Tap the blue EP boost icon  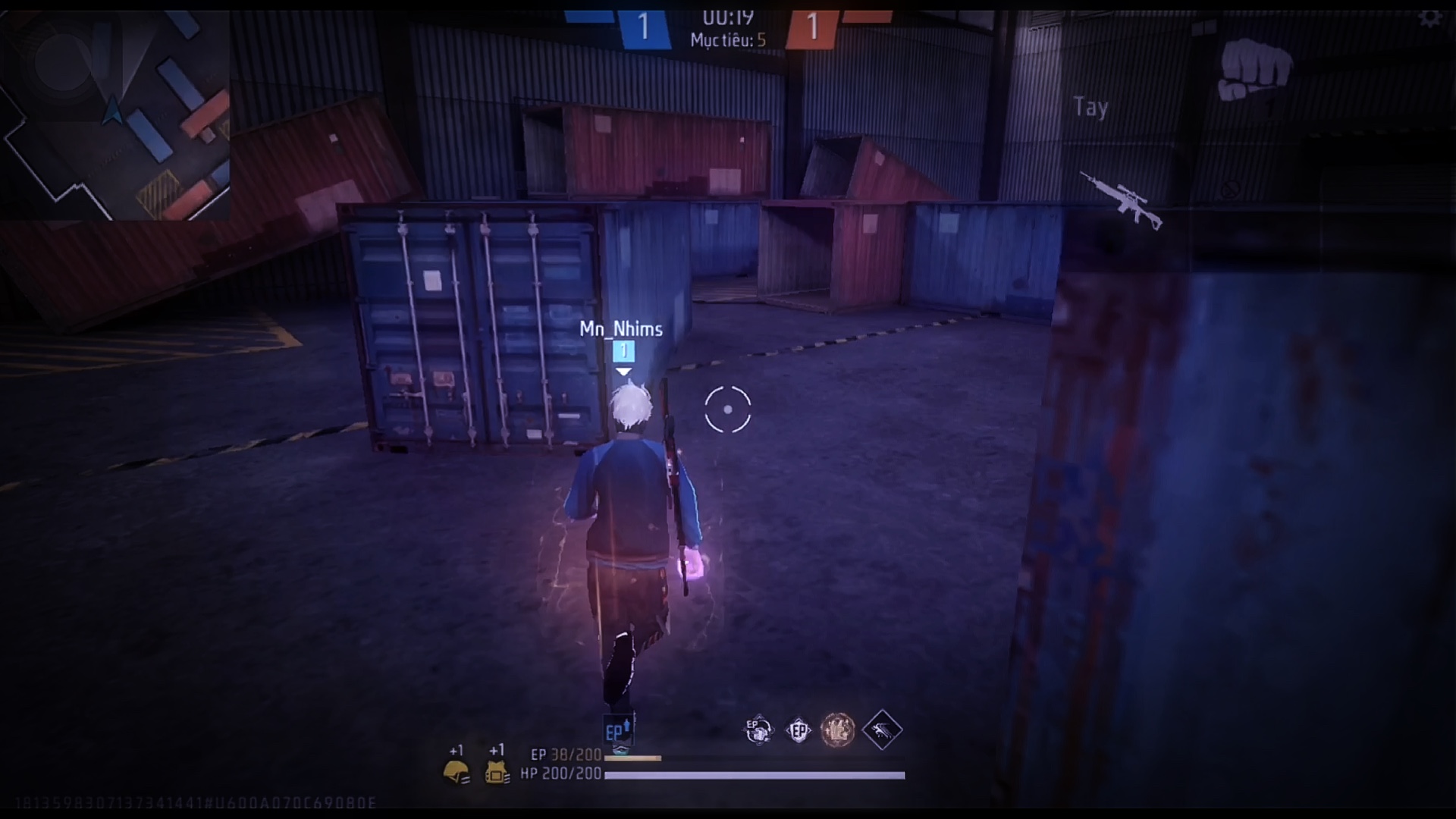618,732
